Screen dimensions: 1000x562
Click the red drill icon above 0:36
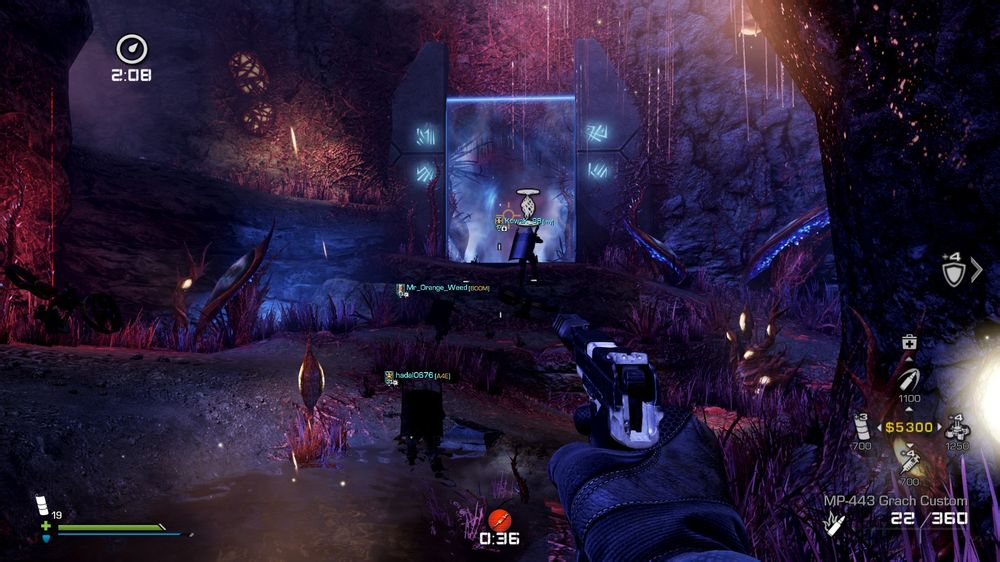498,520
